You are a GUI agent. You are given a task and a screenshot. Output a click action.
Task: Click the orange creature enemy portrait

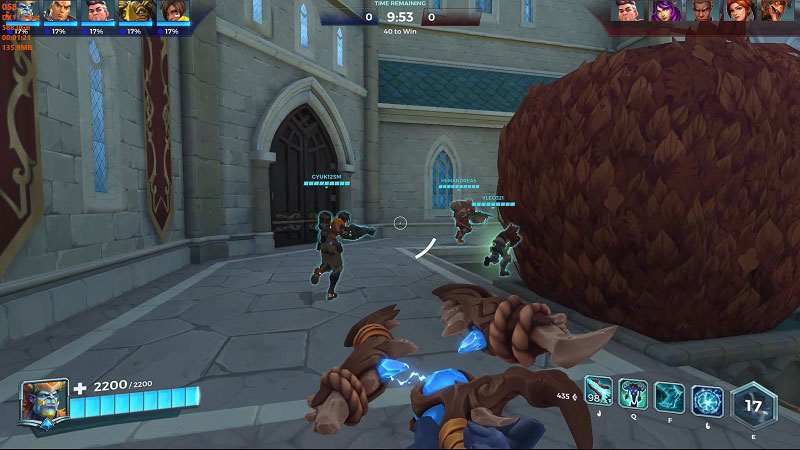(x=777, y=11)
